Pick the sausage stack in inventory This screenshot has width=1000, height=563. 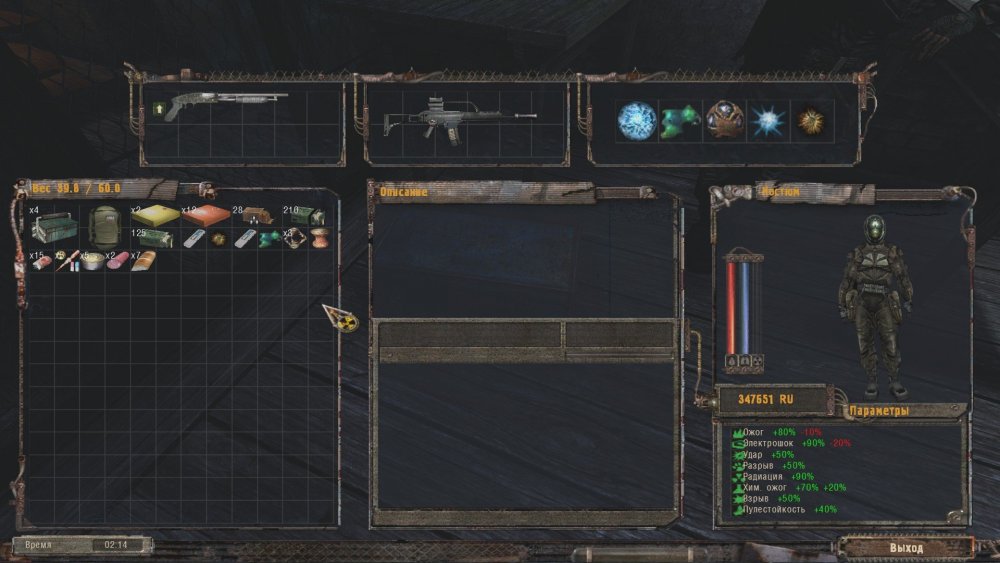[x=117, y=261]
